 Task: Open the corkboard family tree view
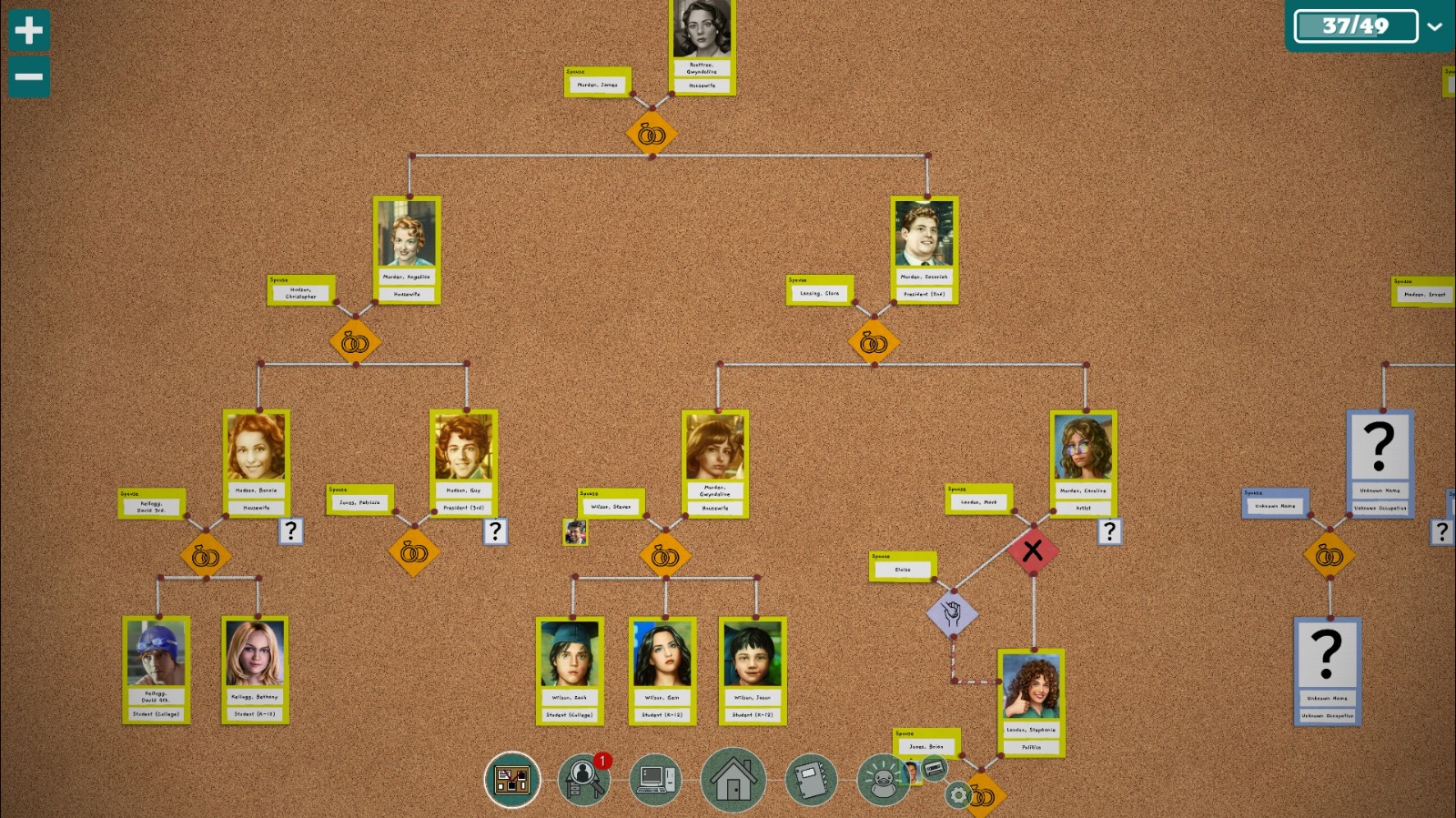click(512, 780)
